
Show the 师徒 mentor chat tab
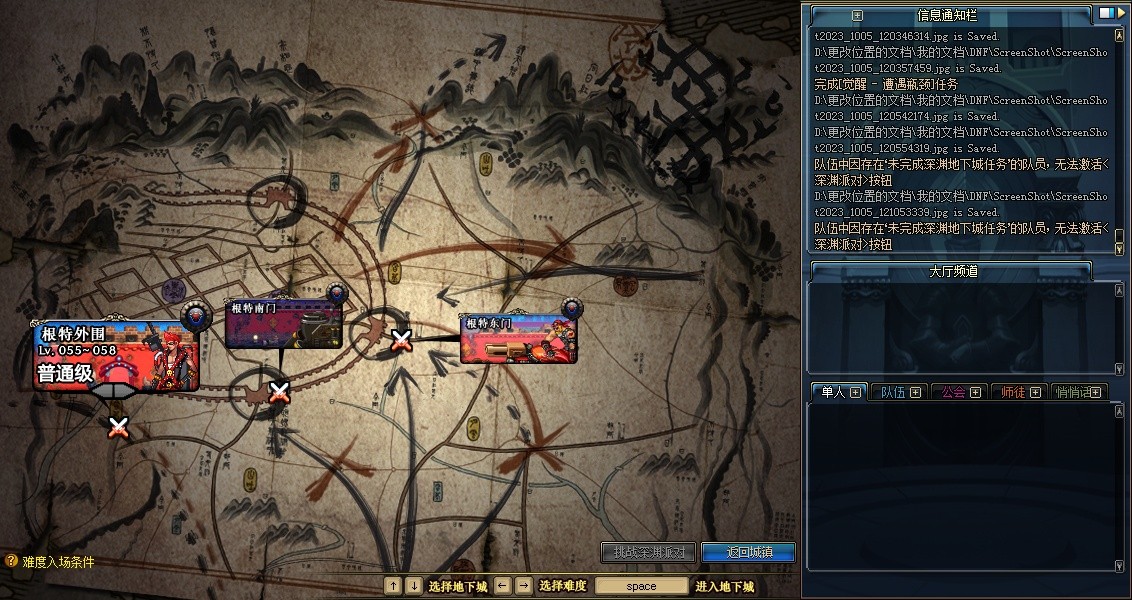pos(1018,392)
